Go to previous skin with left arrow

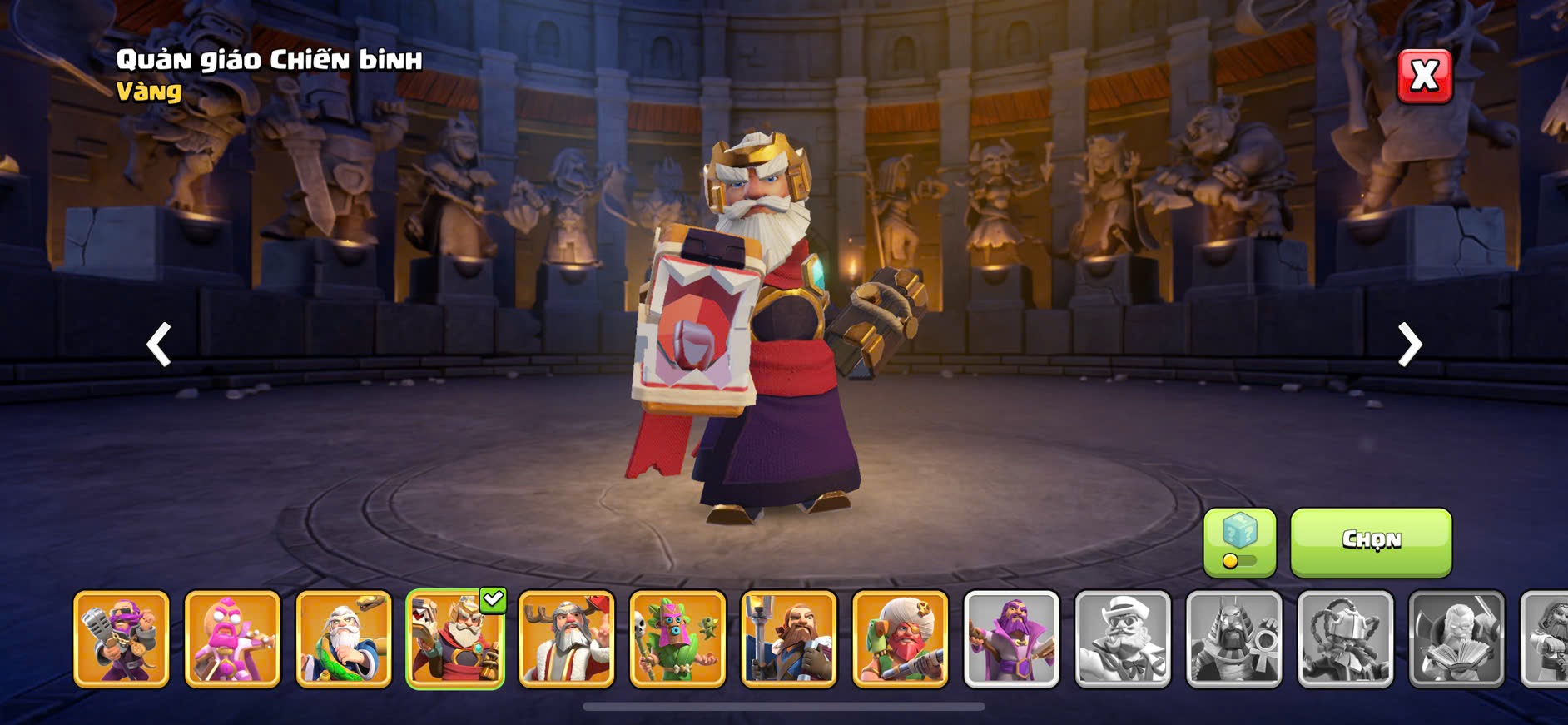coord(159,344)
